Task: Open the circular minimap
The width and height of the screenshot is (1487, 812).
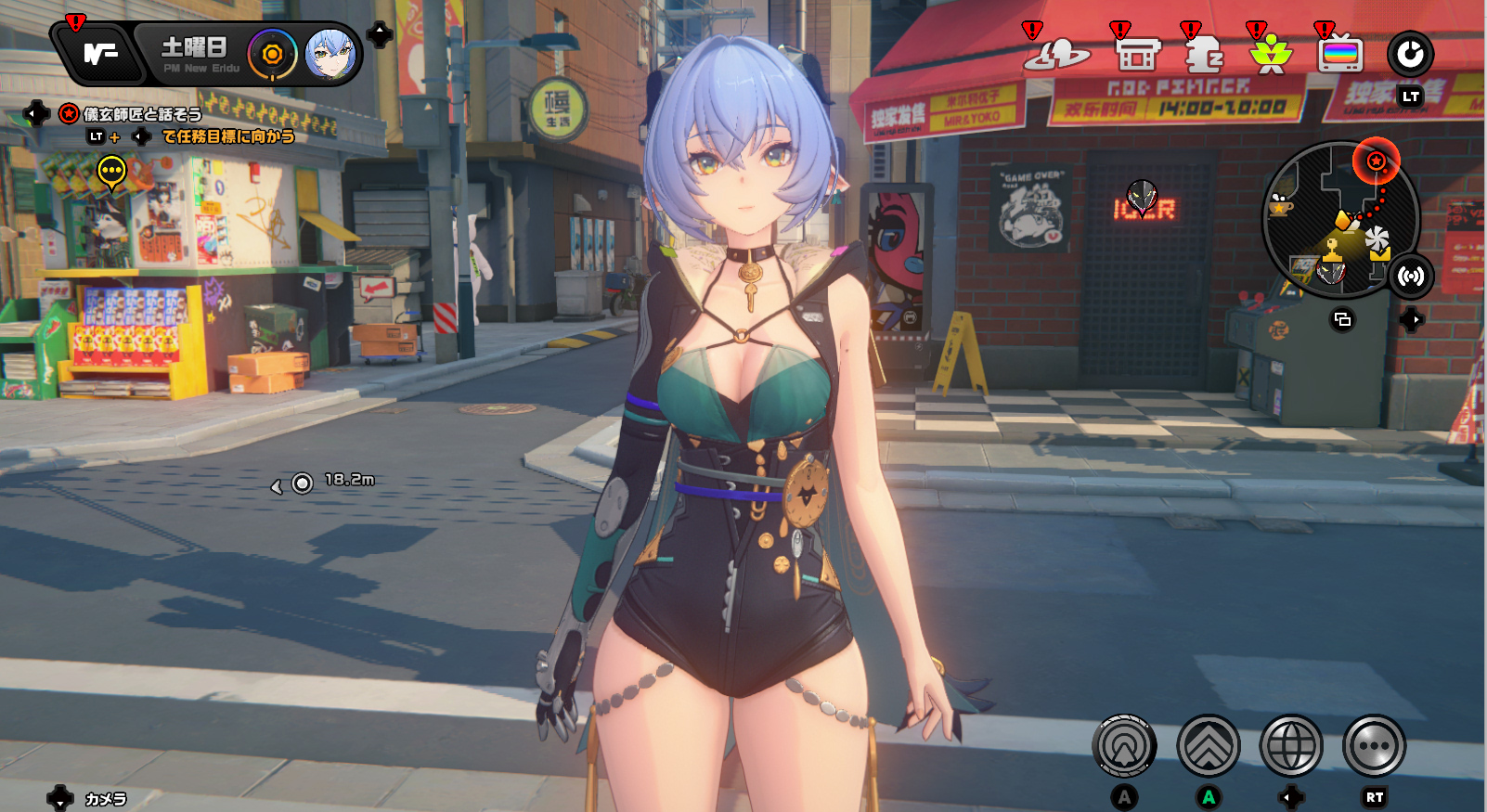Action: click(1338, 219)
